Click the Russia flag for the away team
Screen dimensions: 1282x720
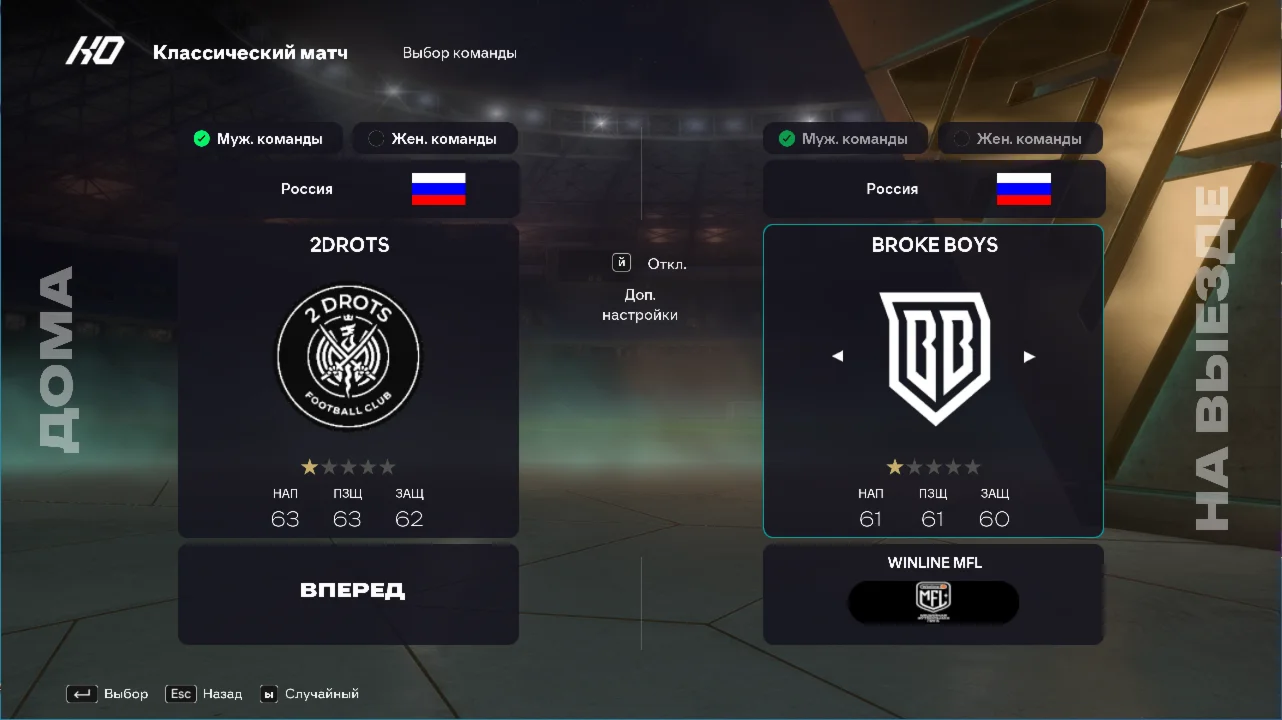(1022, 189)
